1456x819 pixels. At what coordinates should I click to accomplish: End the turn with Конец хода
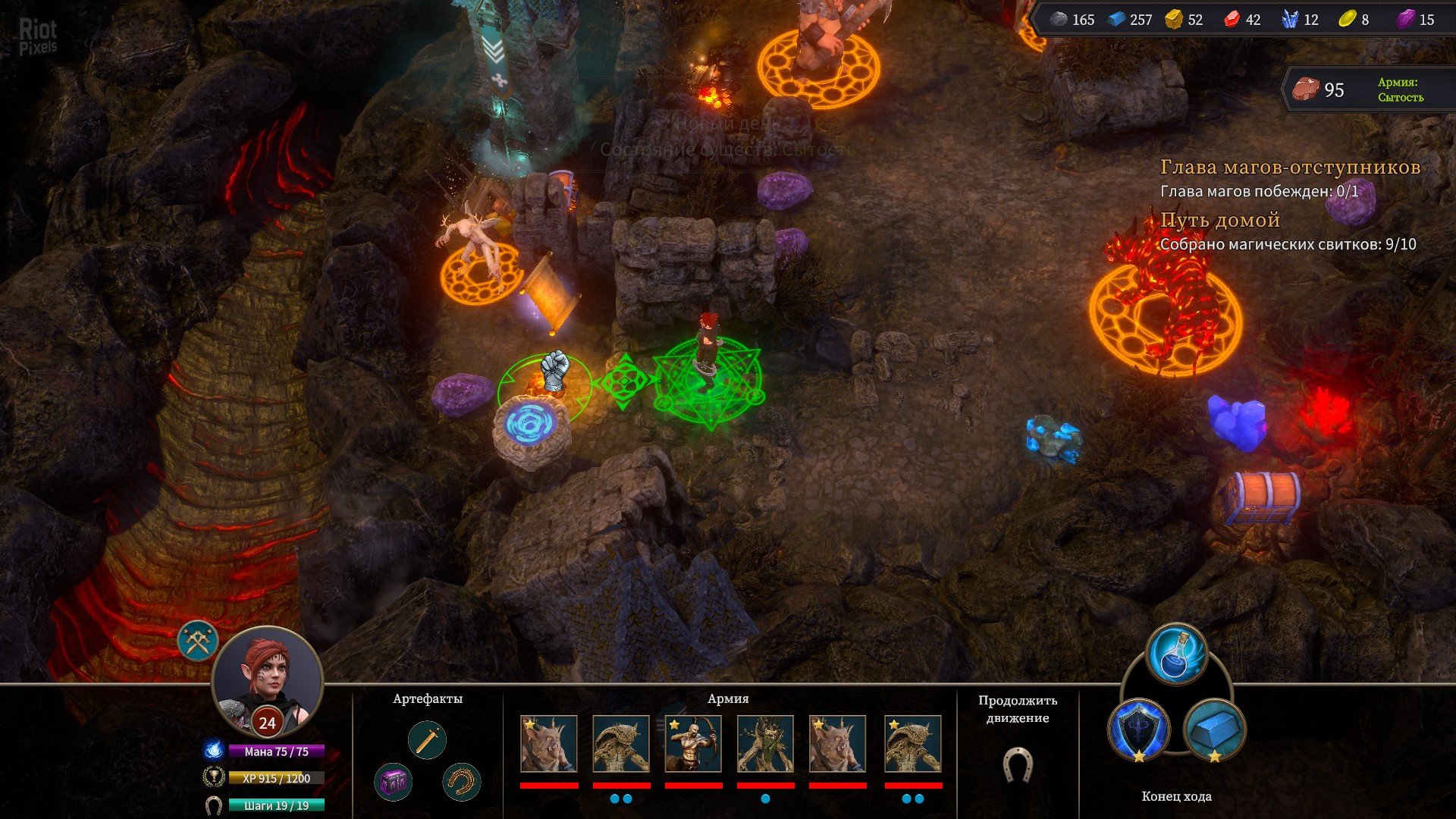click(1176, 796)
